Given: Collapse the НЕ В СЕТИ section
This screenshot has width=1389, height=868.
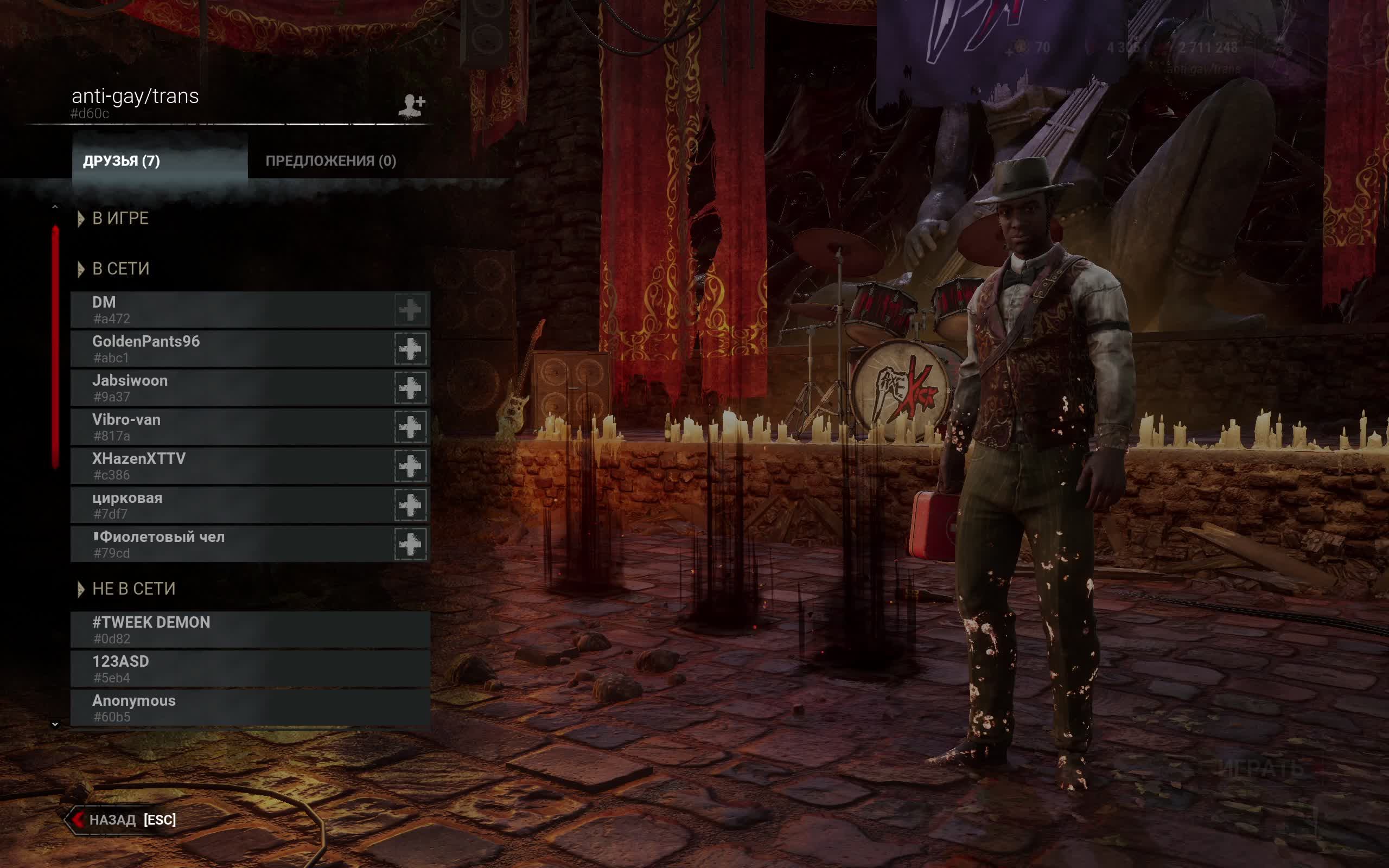Looking at the screenshot, I should coord(81,589).
